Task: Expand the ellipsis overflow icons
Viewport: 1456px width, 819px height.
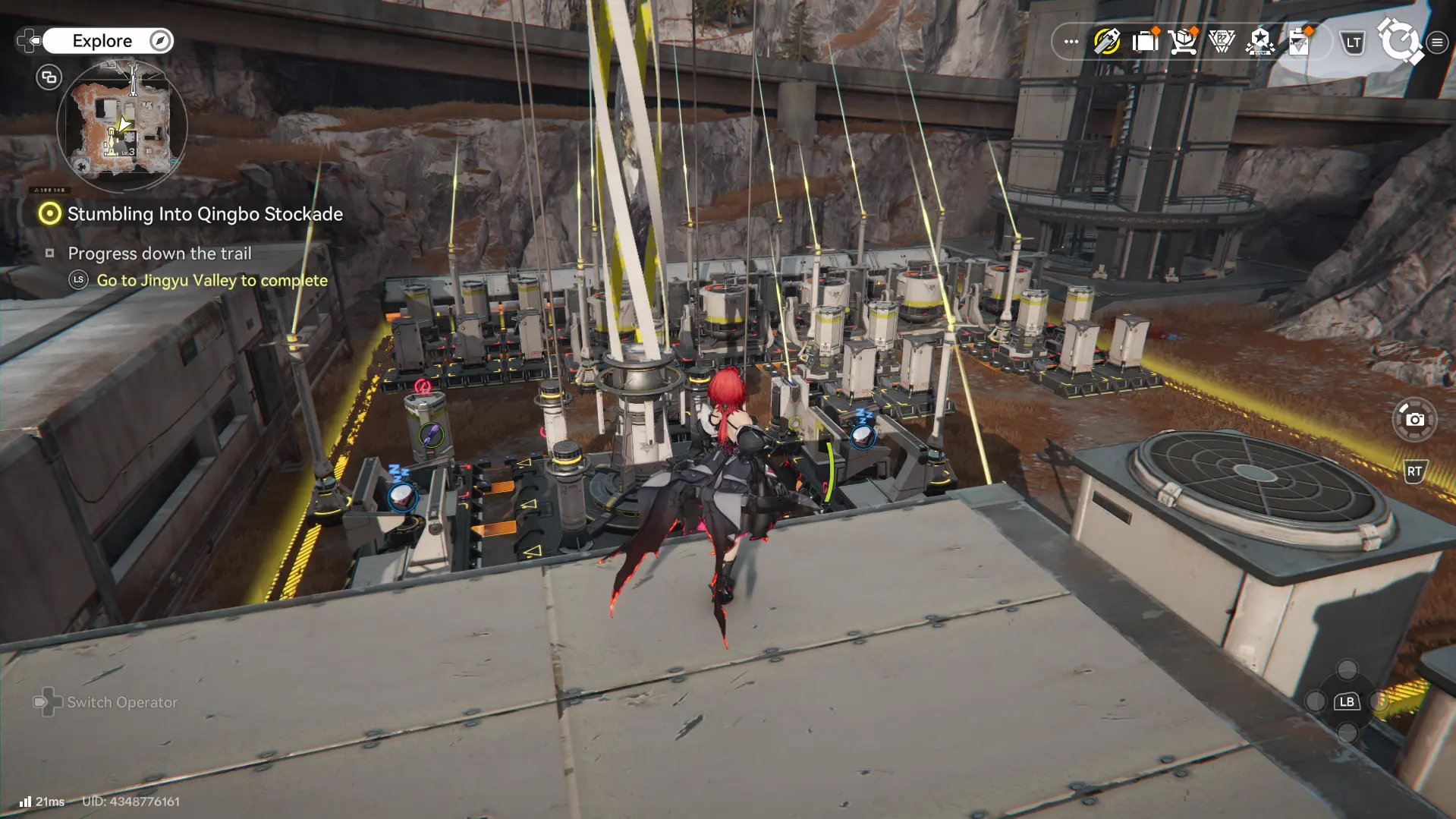Action: 1070,42
